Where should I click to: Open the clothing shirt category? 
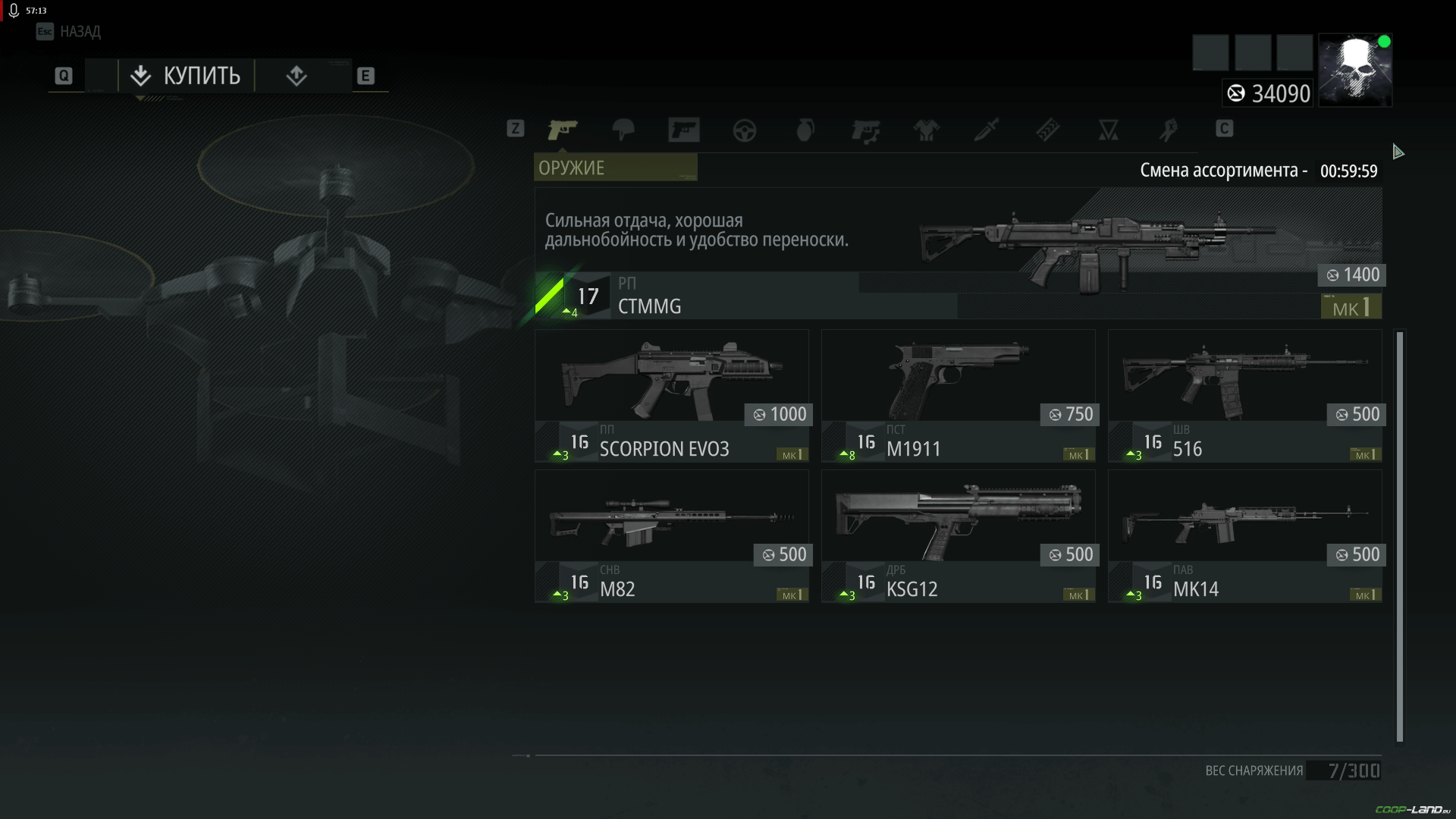point(926,130)
